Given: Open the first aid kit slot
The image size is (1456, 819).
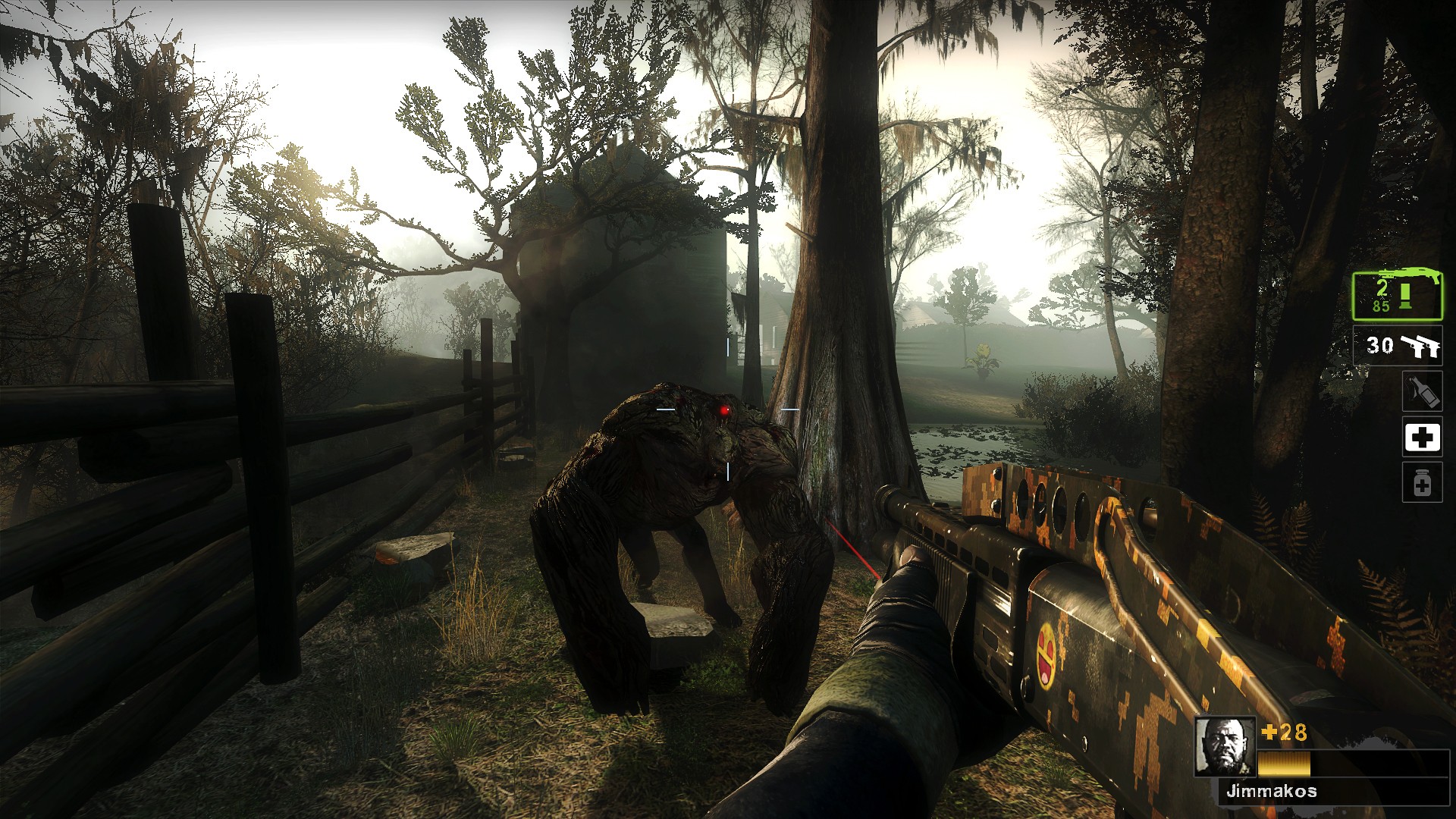Looking at the screenshot, I should [x=1423, y=438].
